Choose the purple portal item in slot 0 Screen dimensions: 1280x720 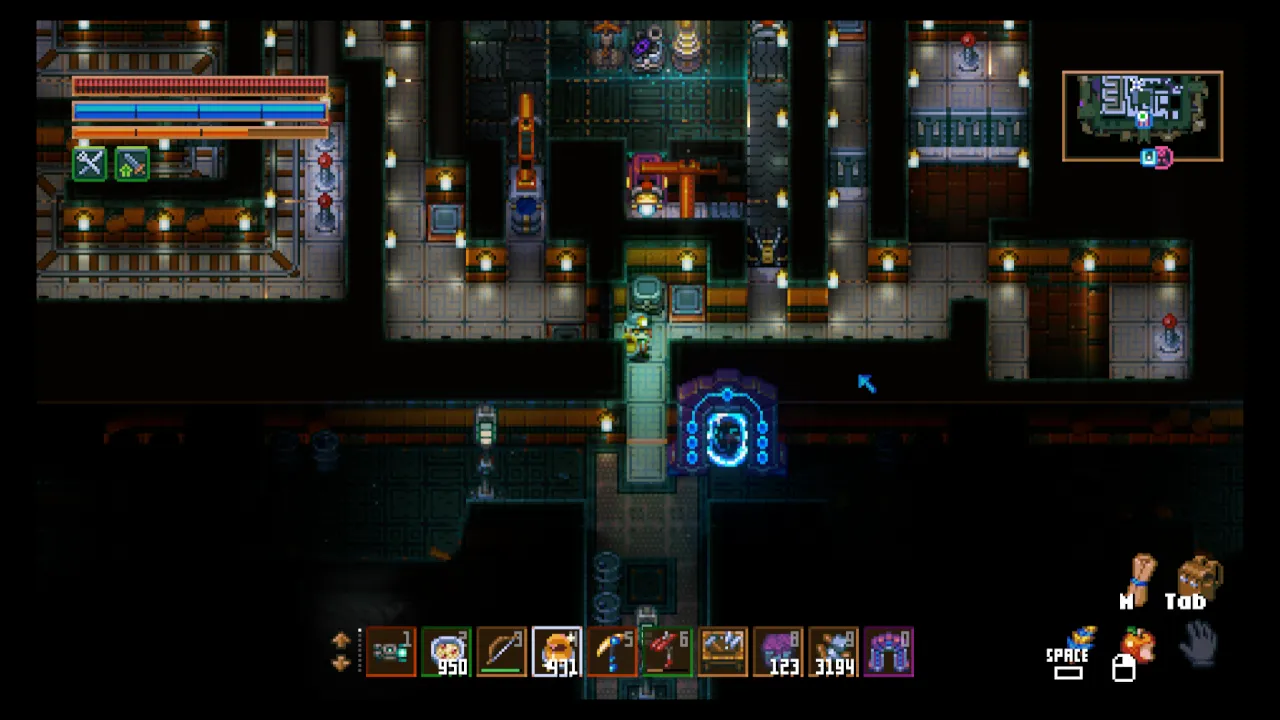888,652
